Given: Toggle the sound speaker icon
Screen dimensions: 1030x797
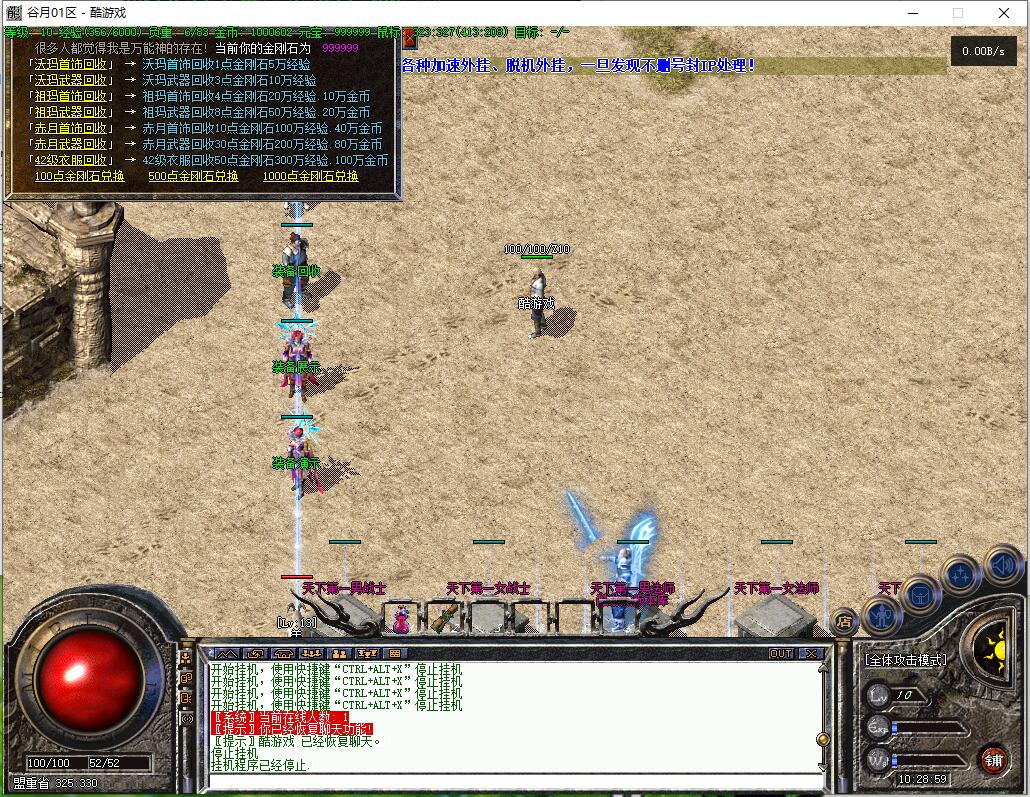Looking at the screenshot, I should (x=1001, y=564).
